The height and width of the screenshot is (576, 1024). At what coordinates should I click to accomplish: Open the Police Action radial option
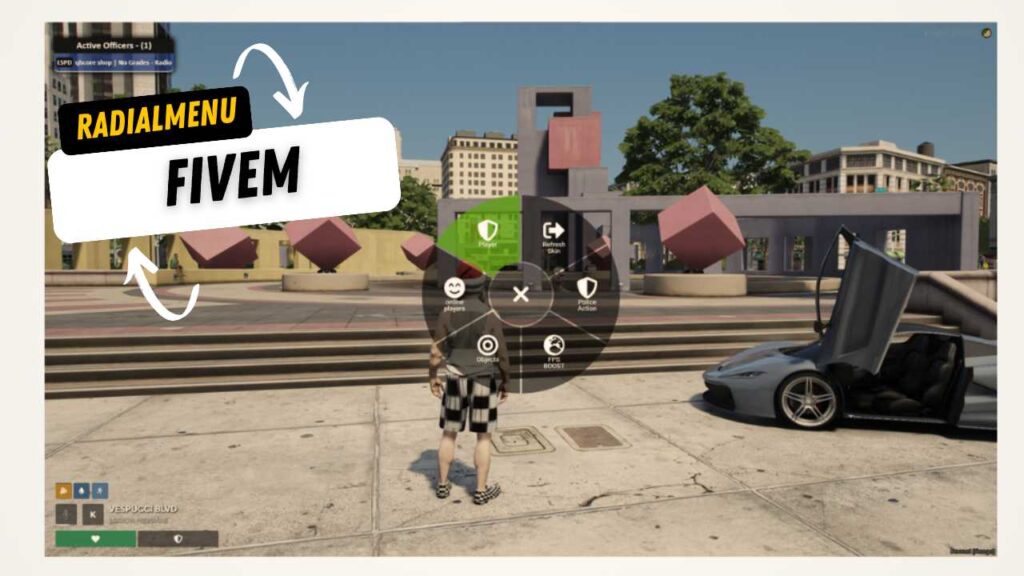[x=587, y=292]
